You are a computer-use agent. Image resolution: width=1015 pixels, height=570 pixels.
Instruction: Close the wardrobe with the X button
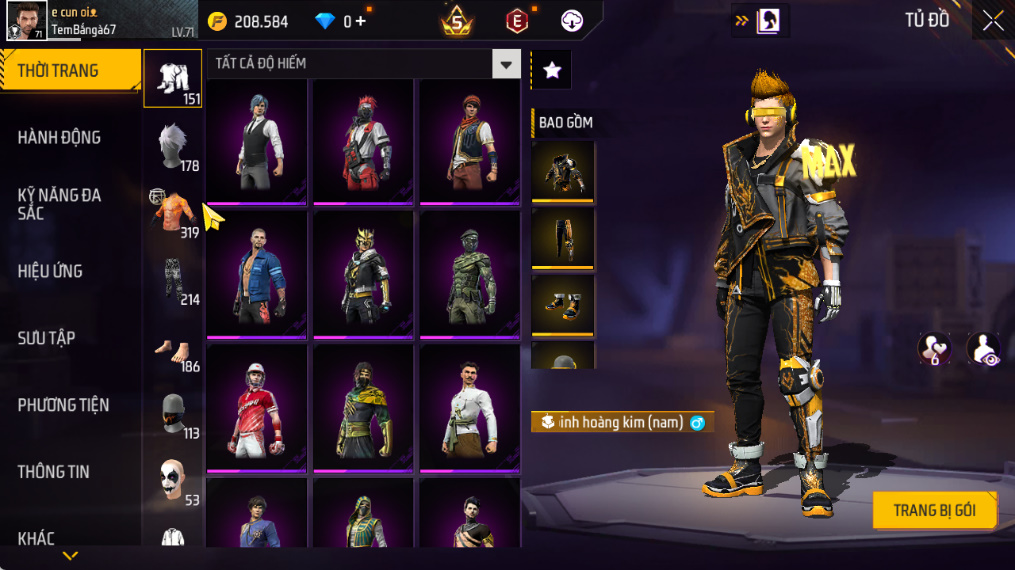click(992, 21)
